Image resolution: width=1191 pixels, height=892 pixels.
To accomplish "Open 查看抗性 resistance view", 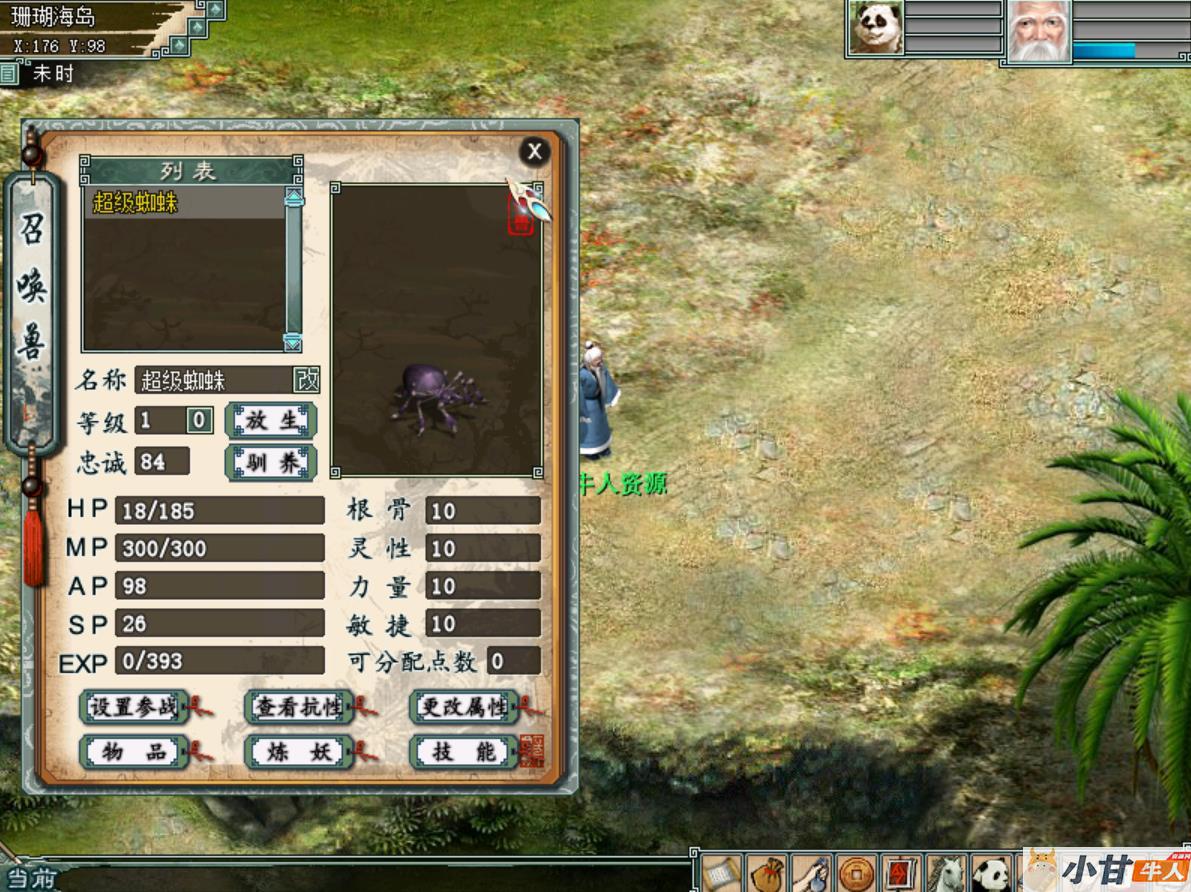I will pos(299,707).
